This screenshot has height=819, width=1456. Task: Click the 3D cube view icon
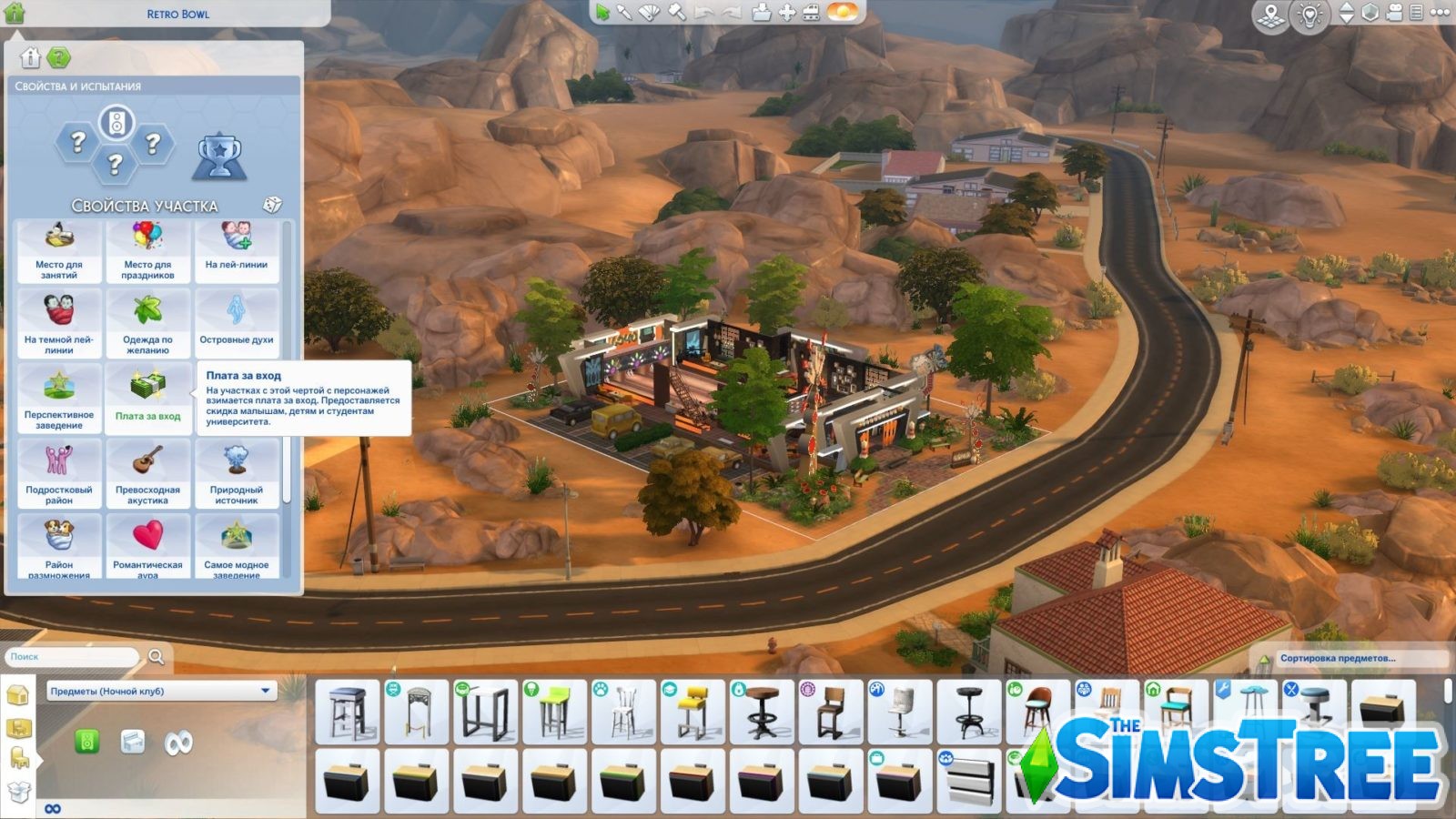pyautogui.click(x=1370, y=13)
